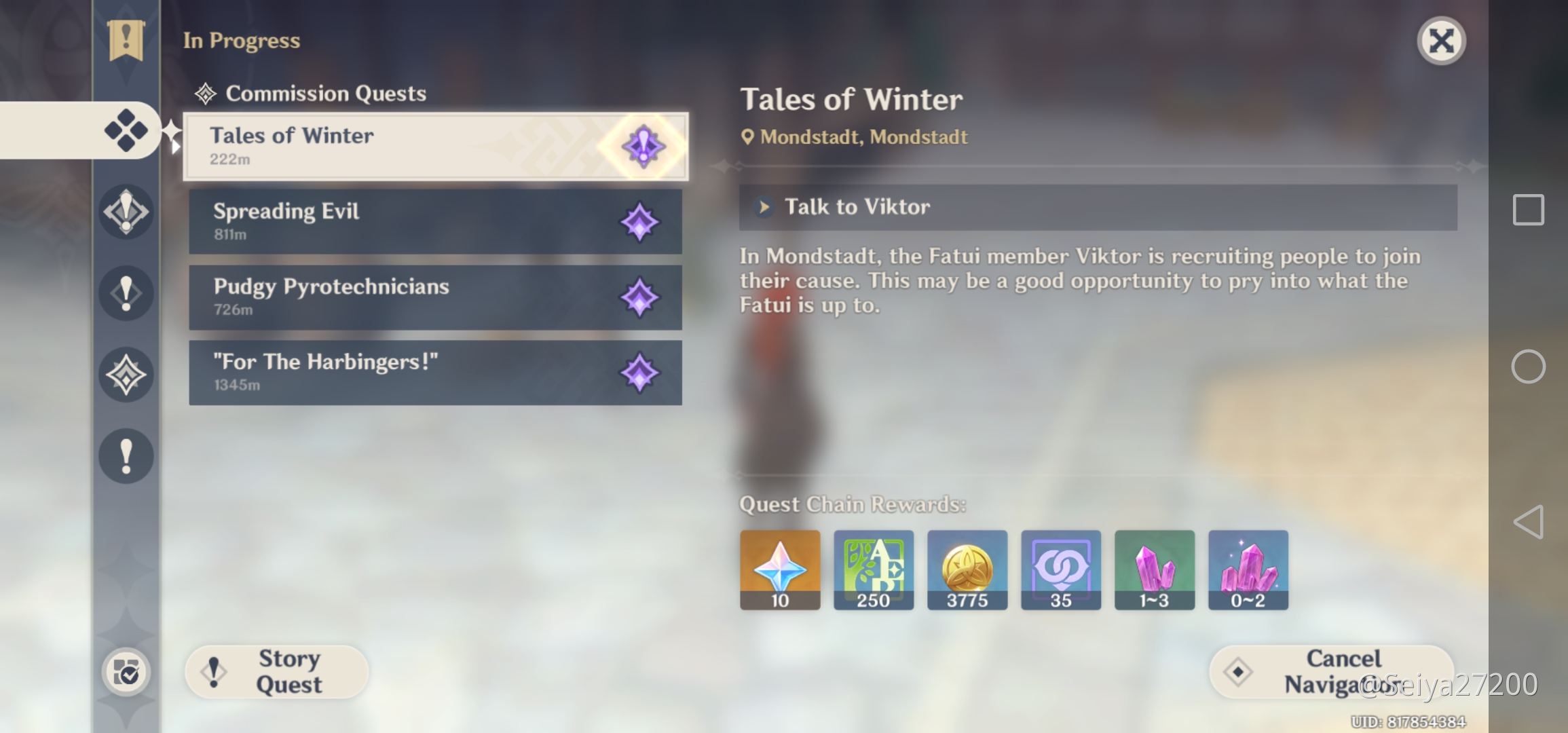The height and width of the screenshot is (733, 1568).
Task: Toggle navigation marker on For The Harbingers quest
Action: point(639,373)
